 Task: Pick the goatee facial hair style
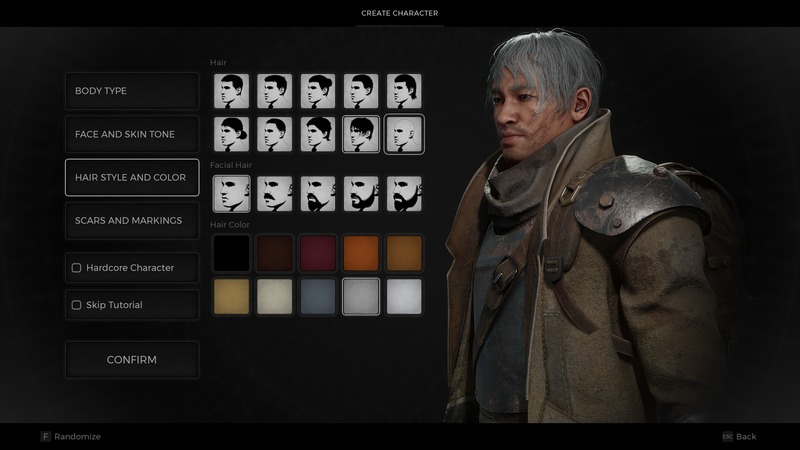pos(317,194)
